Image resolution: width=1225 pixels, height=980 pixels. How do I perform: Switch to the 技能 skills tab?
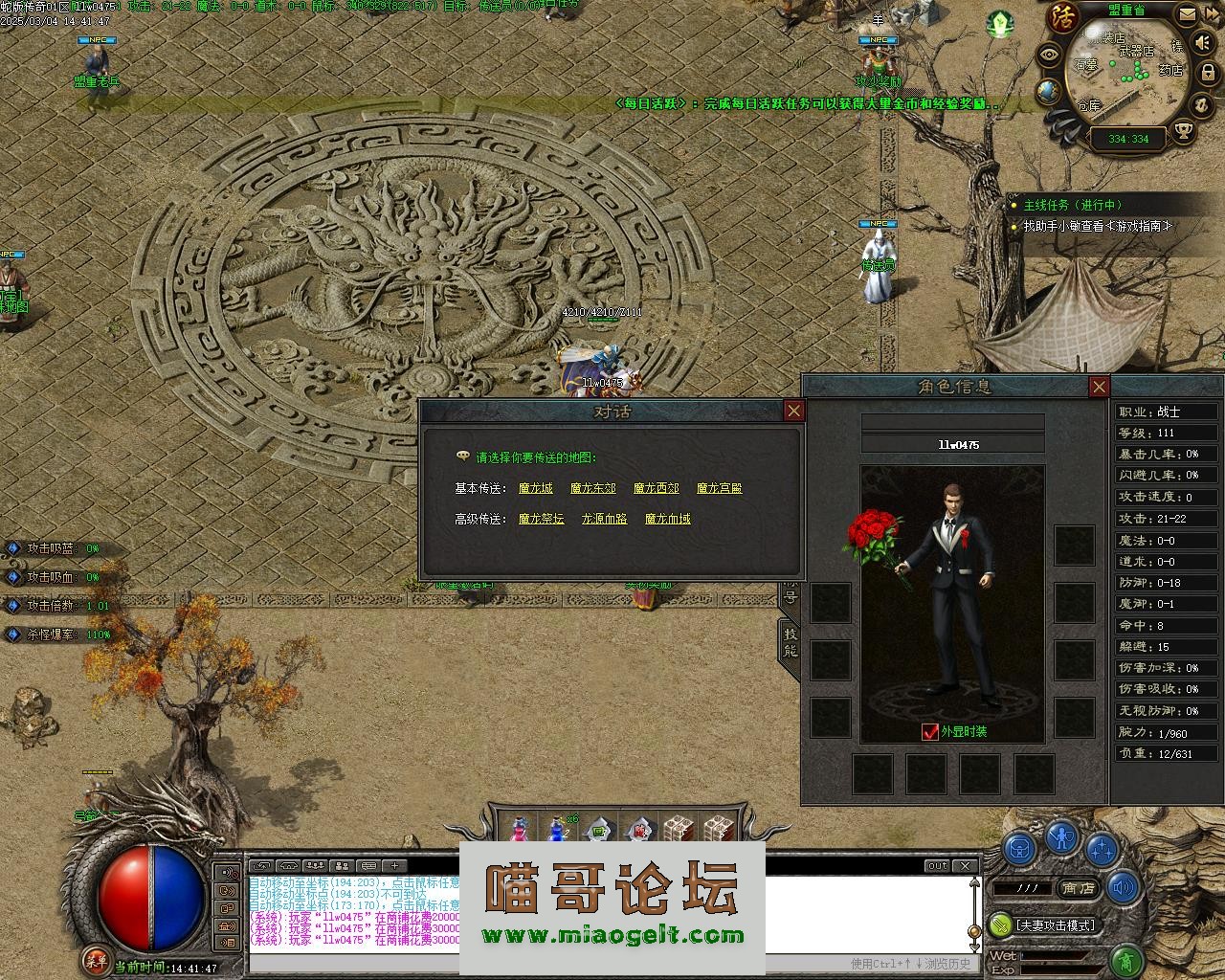click(x=791, y=641)
